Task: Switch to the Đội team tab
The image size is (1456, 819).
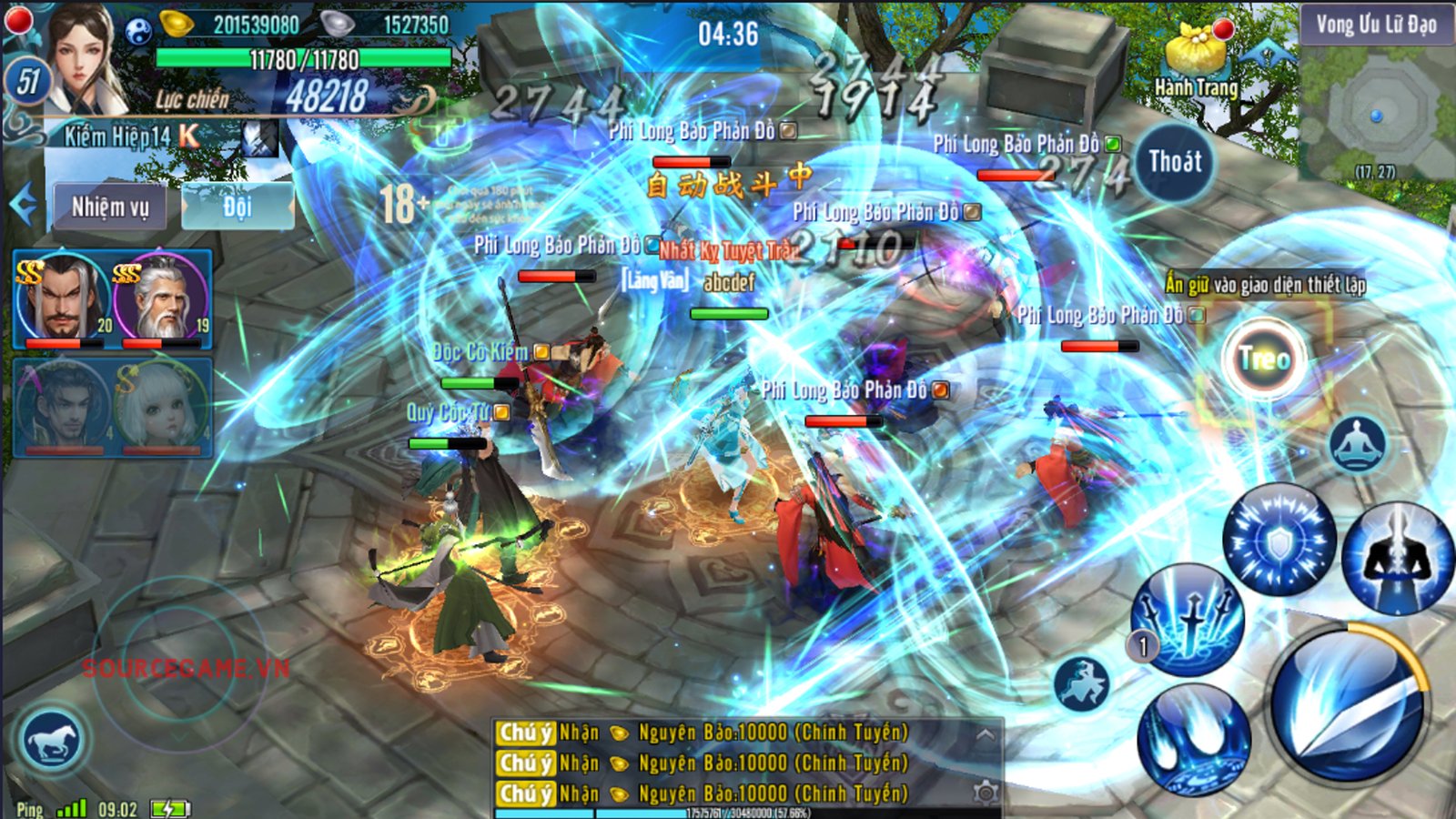Action: [238, 207]
